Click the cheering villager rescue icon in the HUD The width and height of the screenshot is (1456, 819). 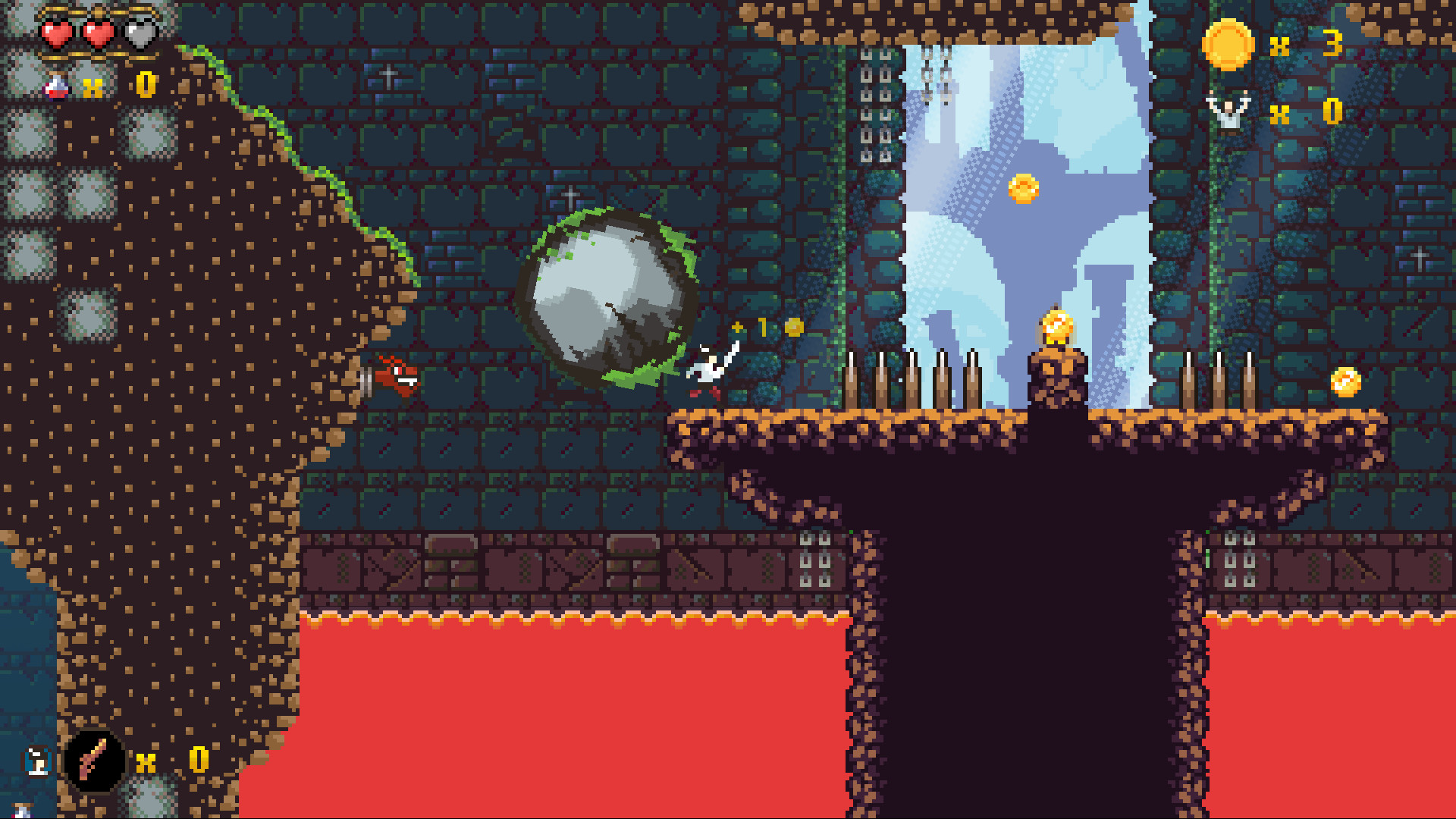pyautogui.click(x=1230, y=110)
